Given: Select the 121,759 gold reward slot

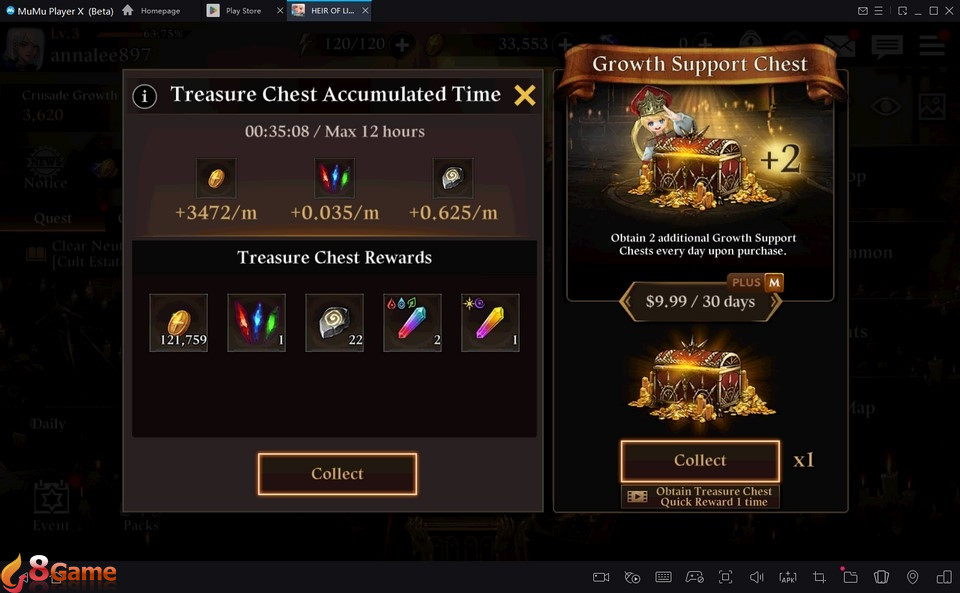Looking at the screenshot, I should click(179, 323).
